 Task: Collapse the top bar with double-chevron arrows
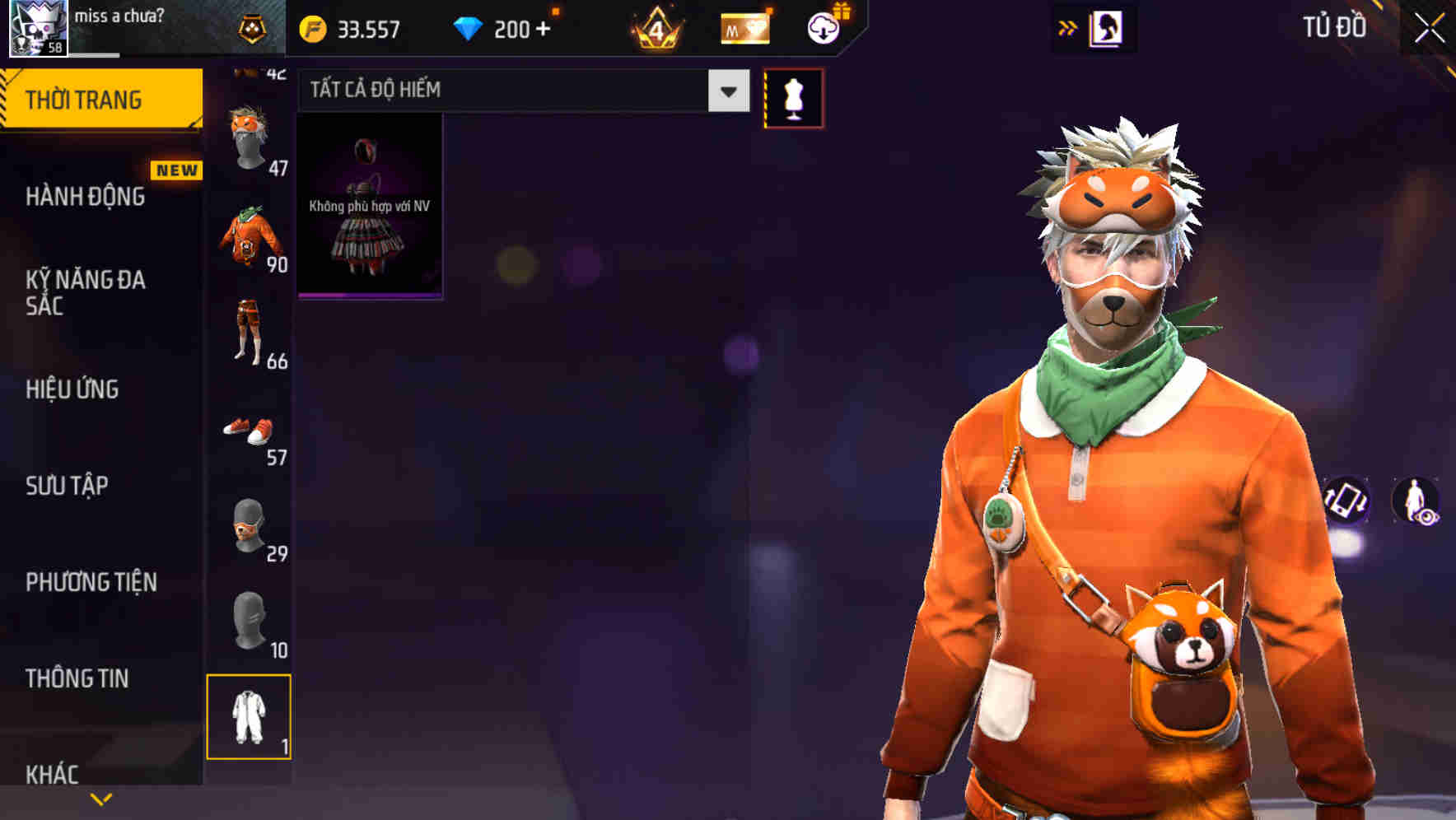coord(1066,27)
